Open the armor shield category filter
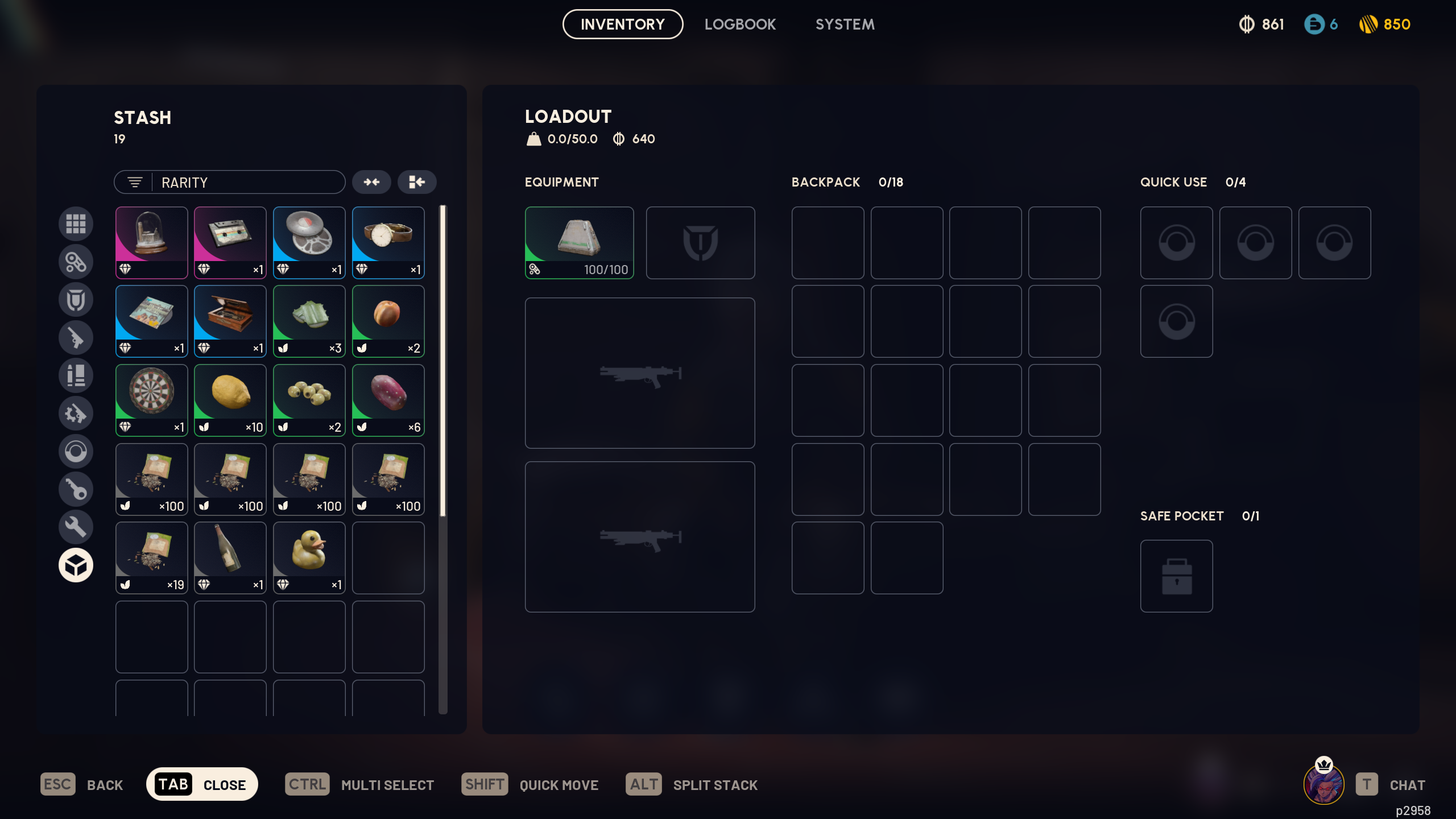Viewport: 1456px width, 819px height. click(x=76, y=299)
